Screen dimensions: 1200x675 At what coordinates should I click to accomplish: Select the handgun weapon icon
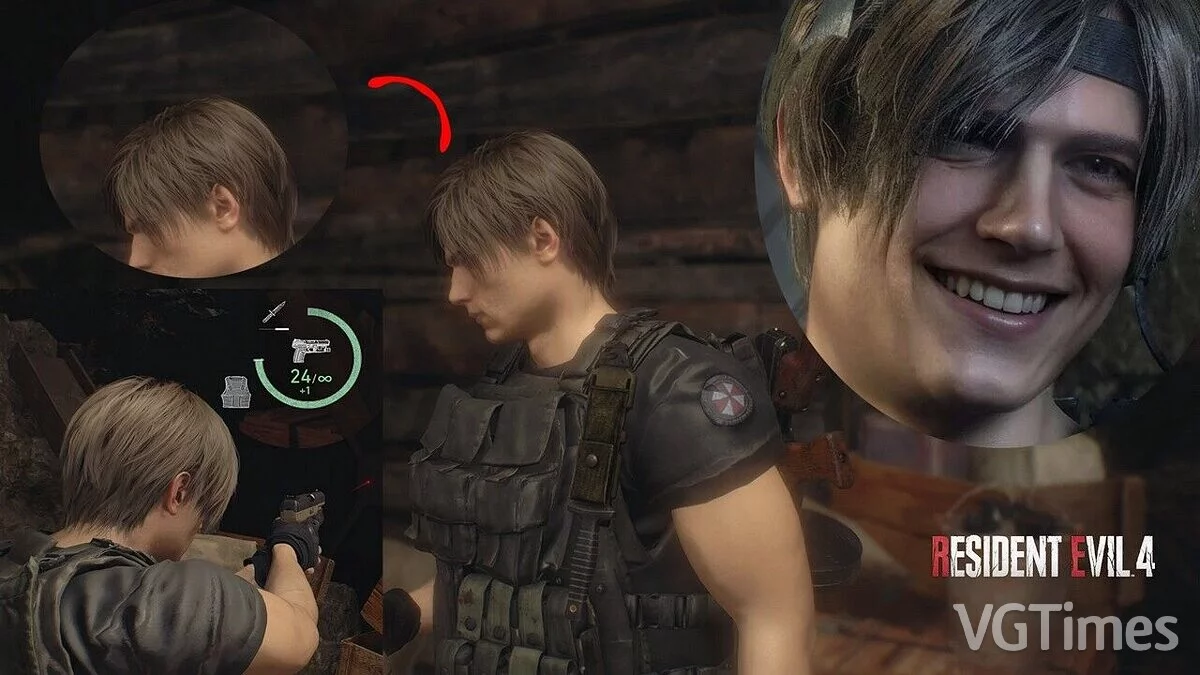(311, 351)
